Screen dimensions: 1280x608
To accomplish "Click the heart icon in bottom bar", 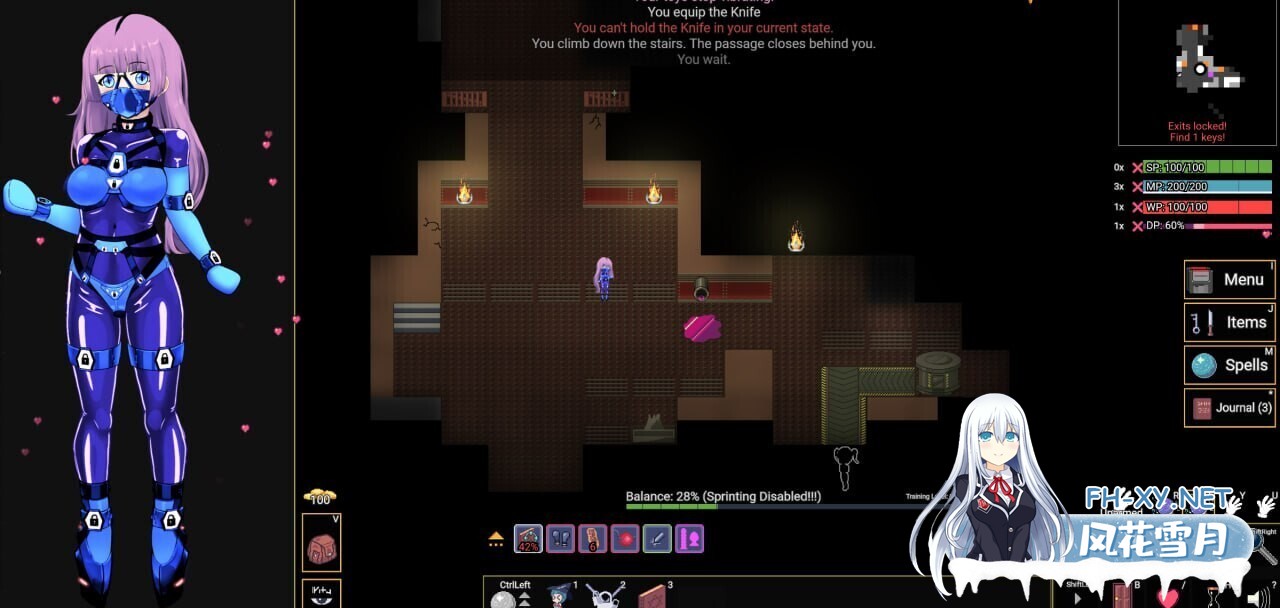I will pyautogui.click(x=1167, y=599).
